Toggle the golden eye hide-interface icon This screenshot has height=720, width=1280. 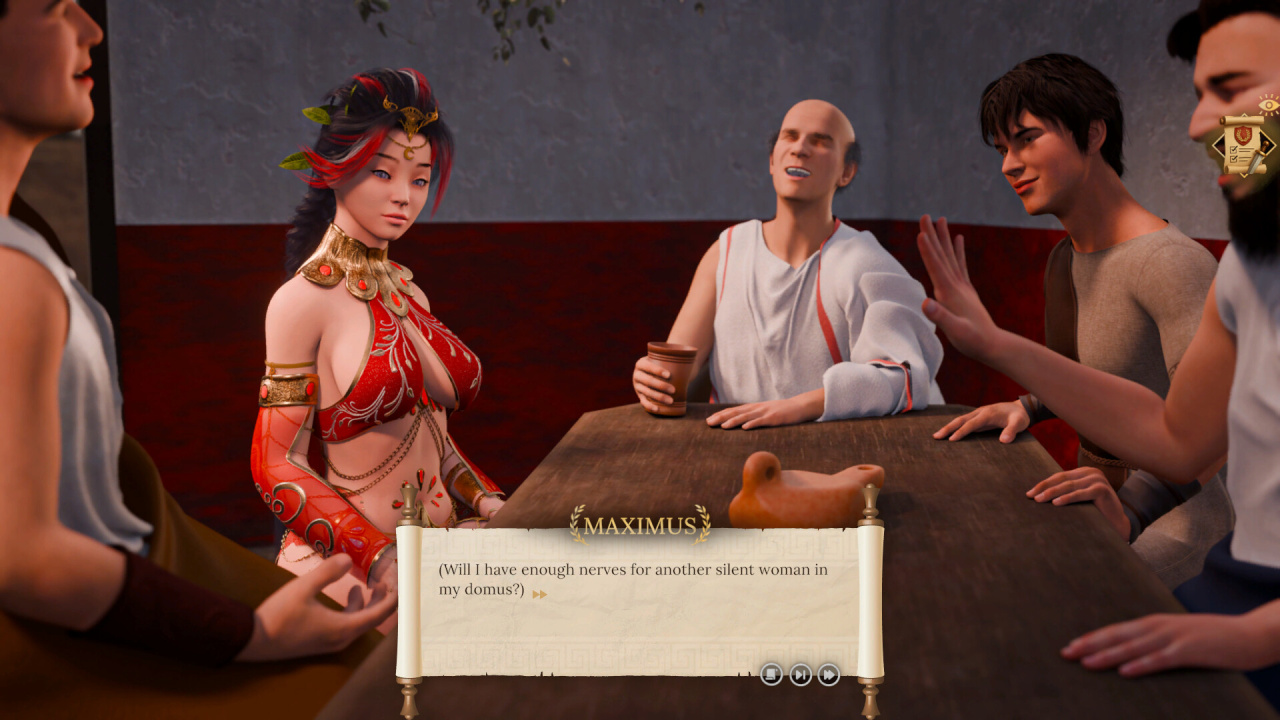tap(1268, 103)
